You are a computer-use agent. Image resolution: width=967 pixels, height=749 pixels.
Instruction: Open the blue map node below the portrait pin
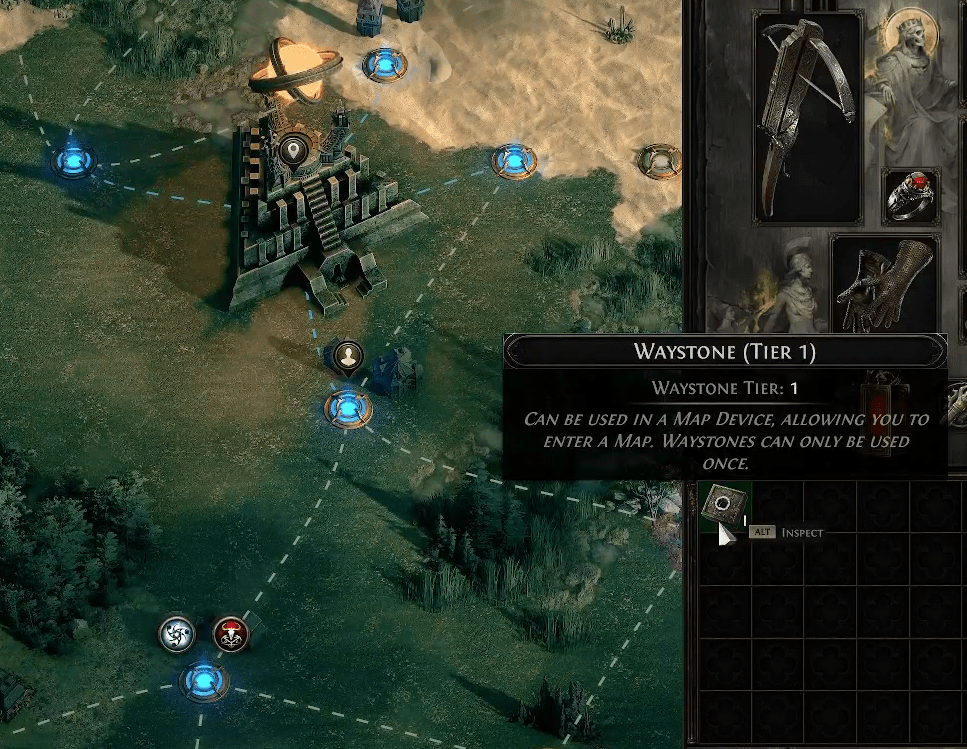[x=348, y=407]
